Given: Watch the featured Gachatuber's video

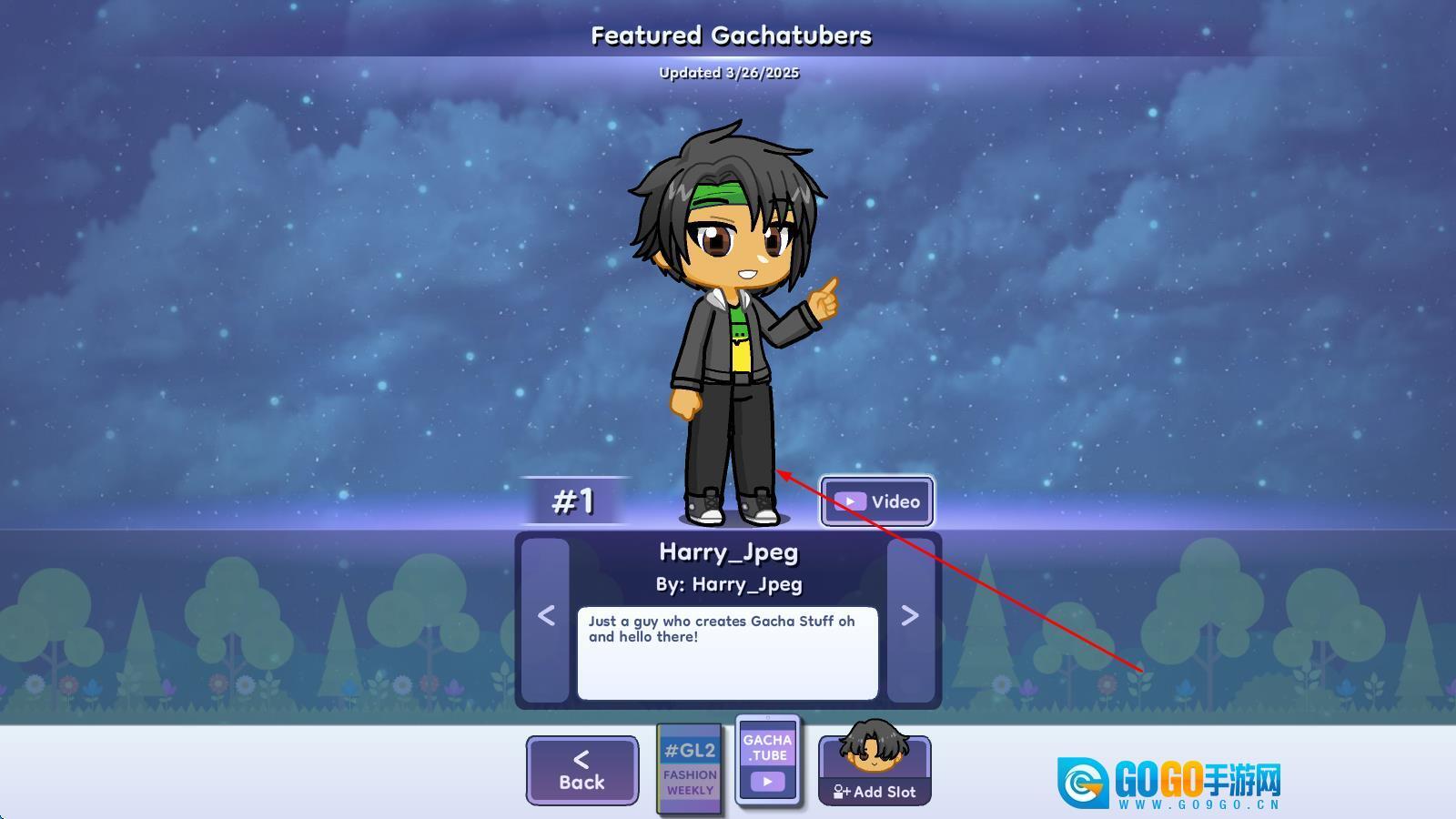Looking at the screenshot, I should (877, 501).
